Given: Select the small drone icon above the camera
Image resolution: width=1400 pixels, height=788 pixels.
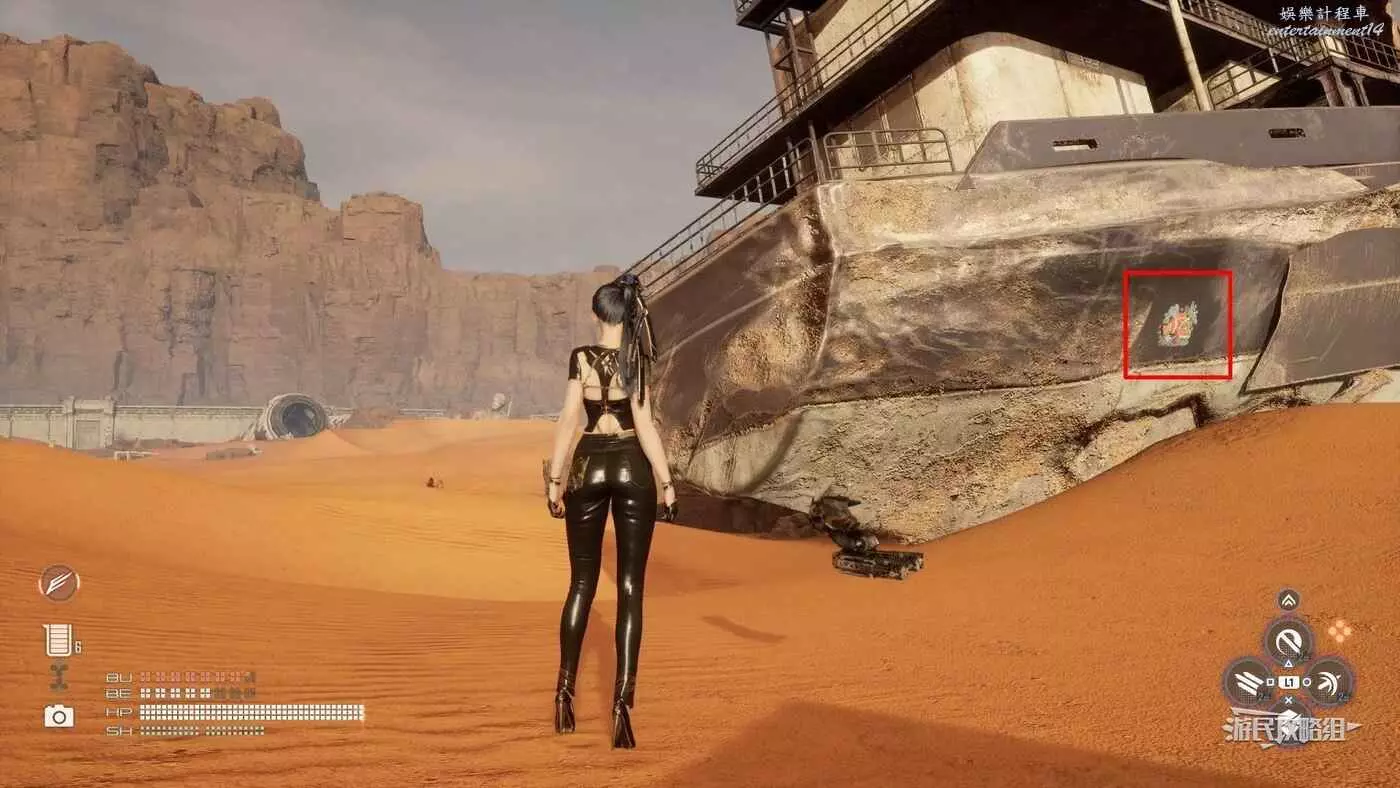Looking at the screenshot, I should point(59,678).
